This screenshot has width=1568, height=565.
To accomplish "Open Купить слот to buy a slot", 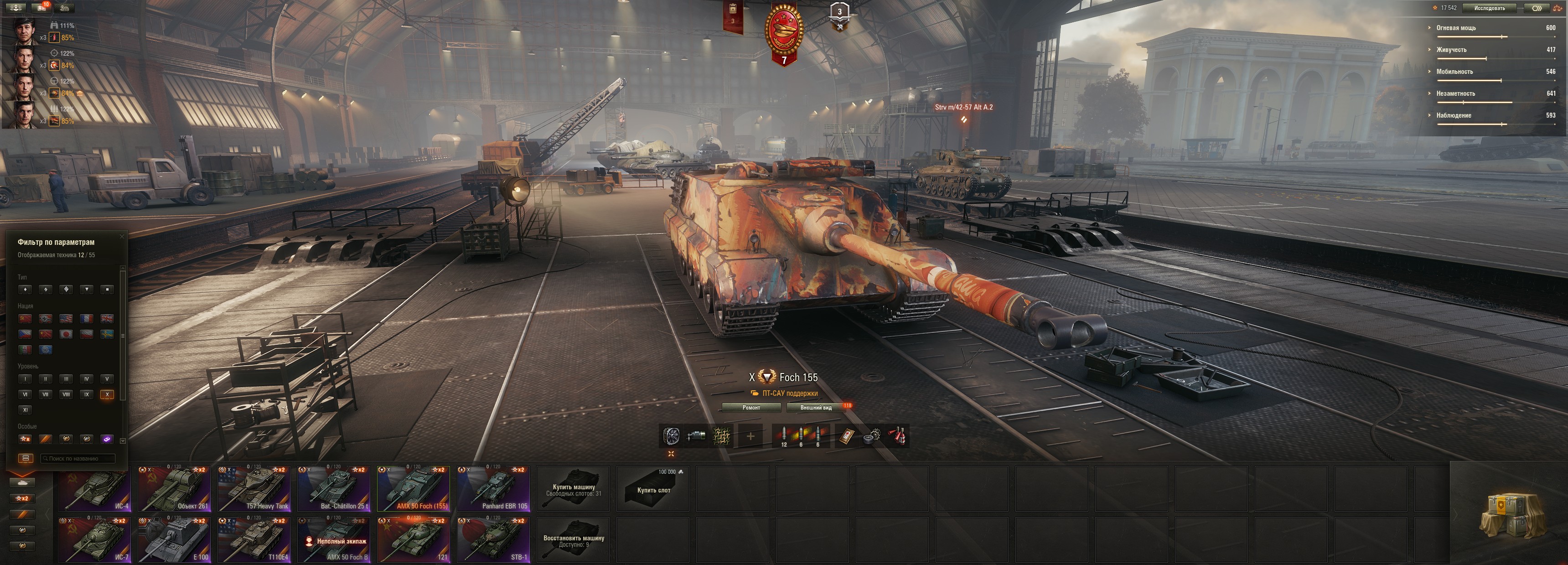I will [653, 489].
